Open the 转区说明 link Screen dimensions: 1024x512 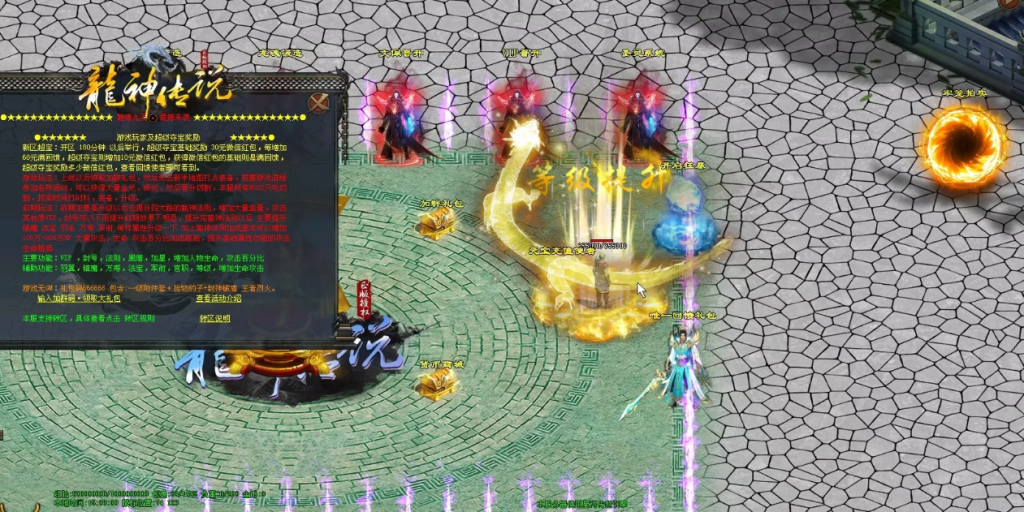[214, 318]
